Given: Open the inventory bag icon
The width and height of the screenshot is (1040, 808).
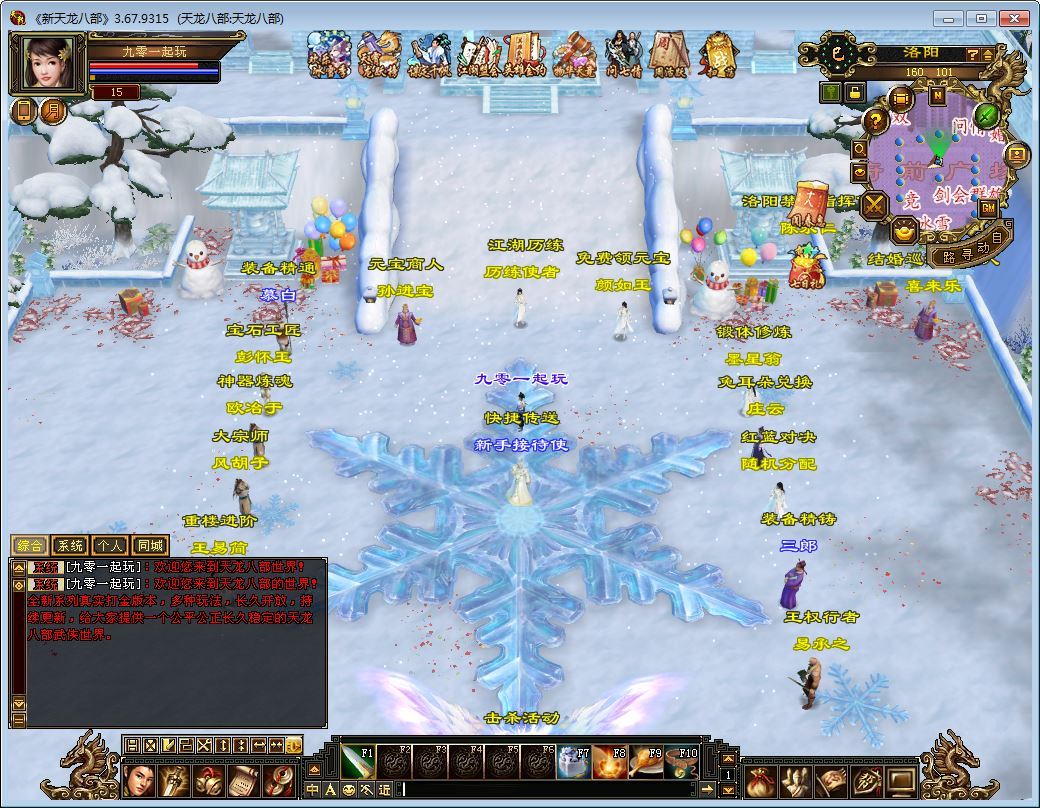Looking at the screenshot, I should tap(759, 781).
